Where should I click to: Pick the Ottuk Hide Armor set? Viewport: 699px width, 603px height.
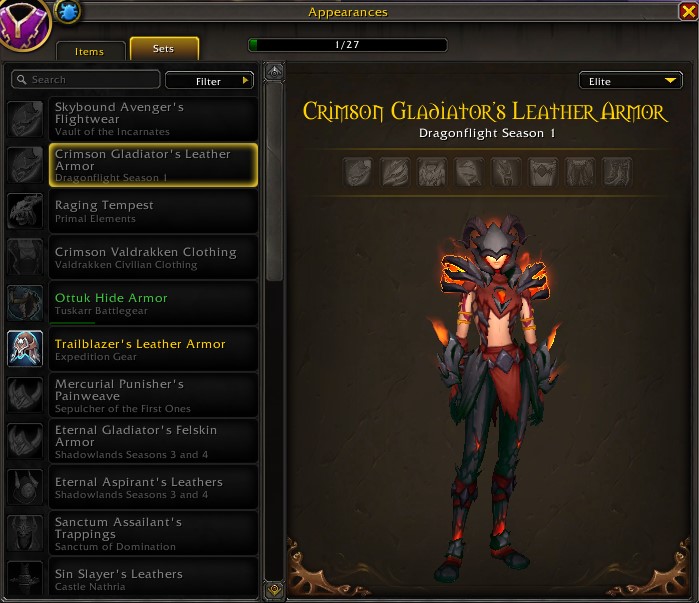tap(152, 303)
